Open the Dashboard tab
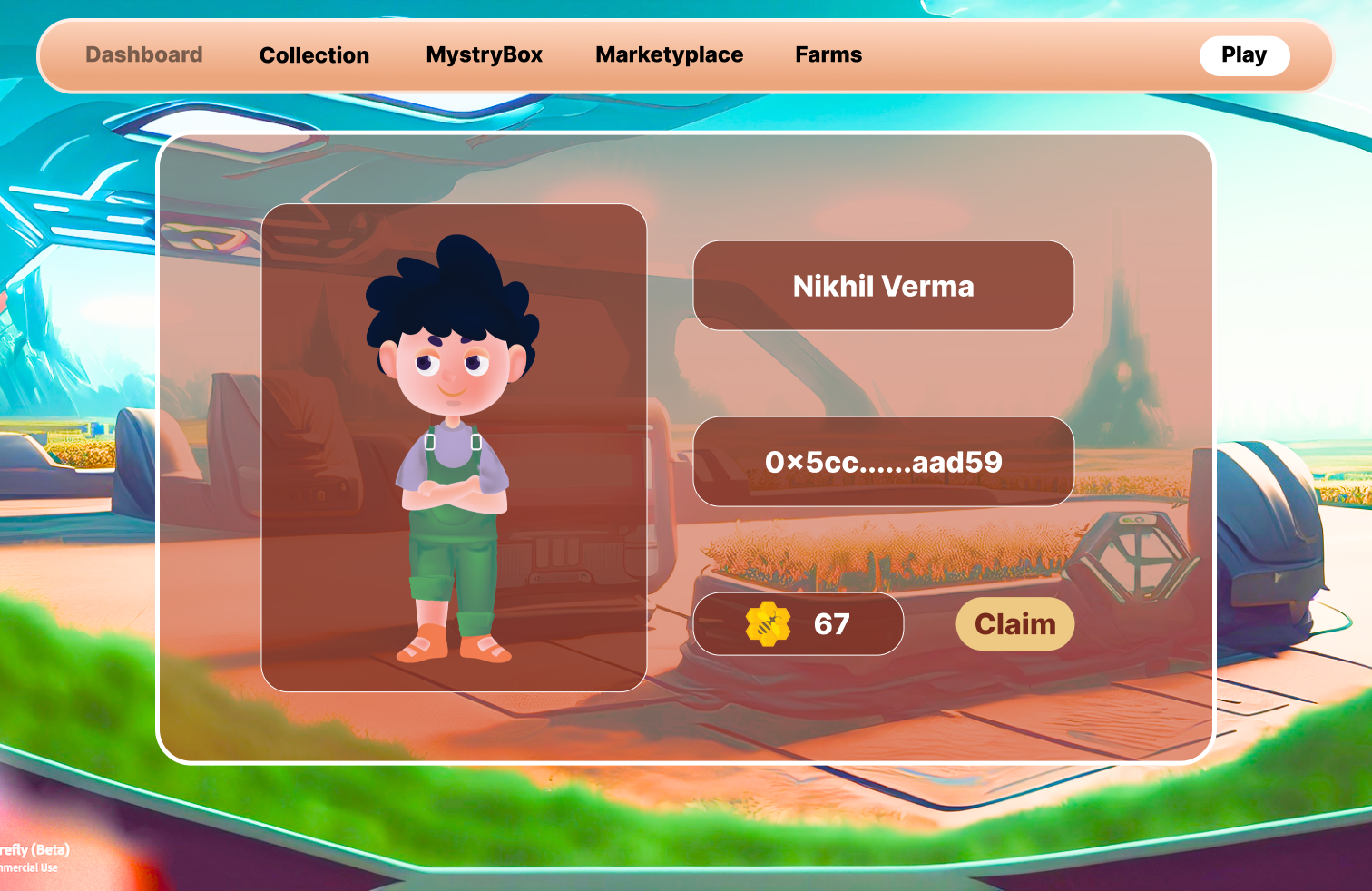1372x891 pixels. click(144, 55)
